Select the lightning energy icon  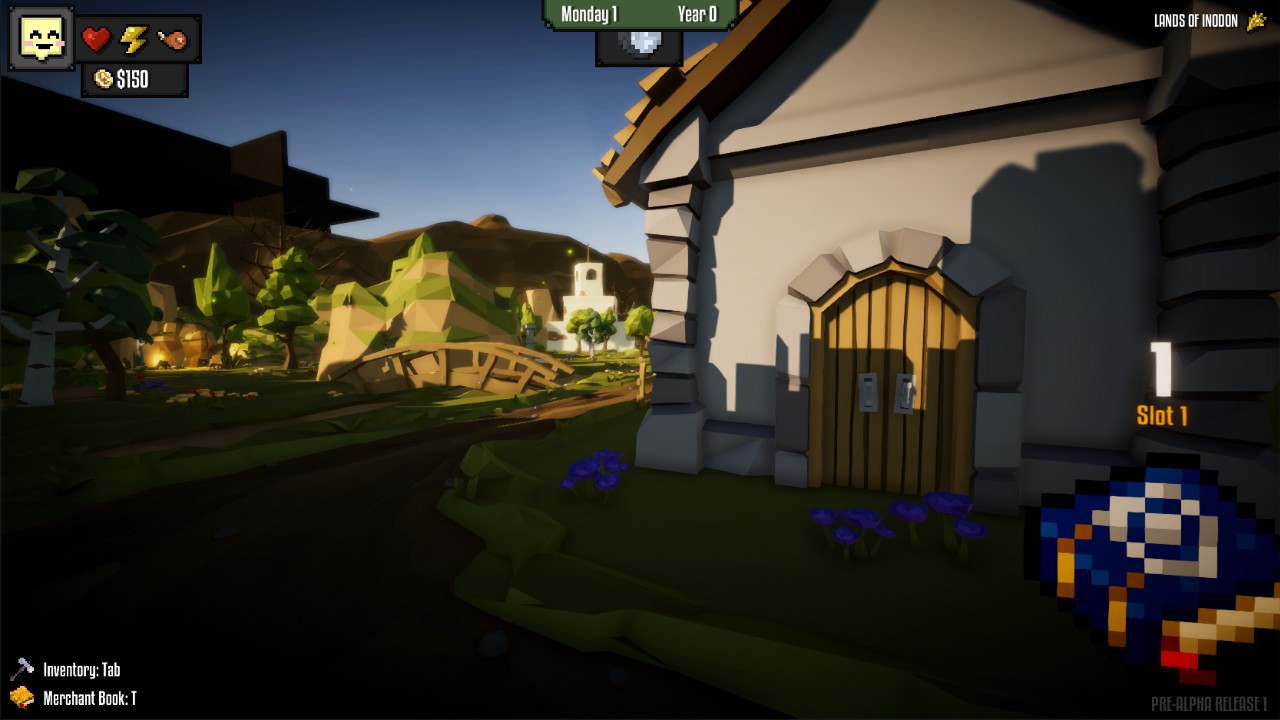tap(135, 37)
